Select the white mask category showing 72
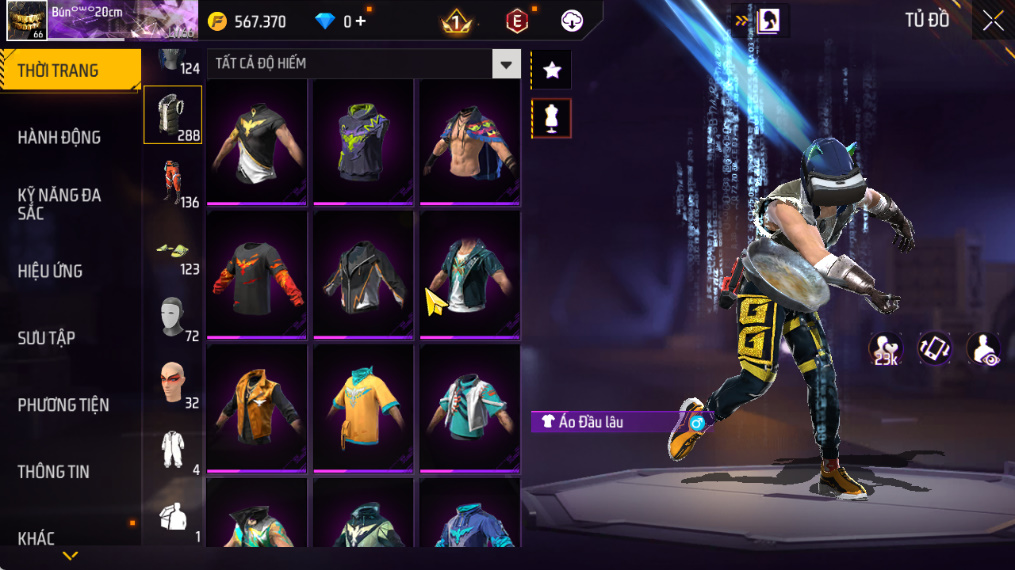This screenshot has height=570, width=1015. tap(173, 316)
